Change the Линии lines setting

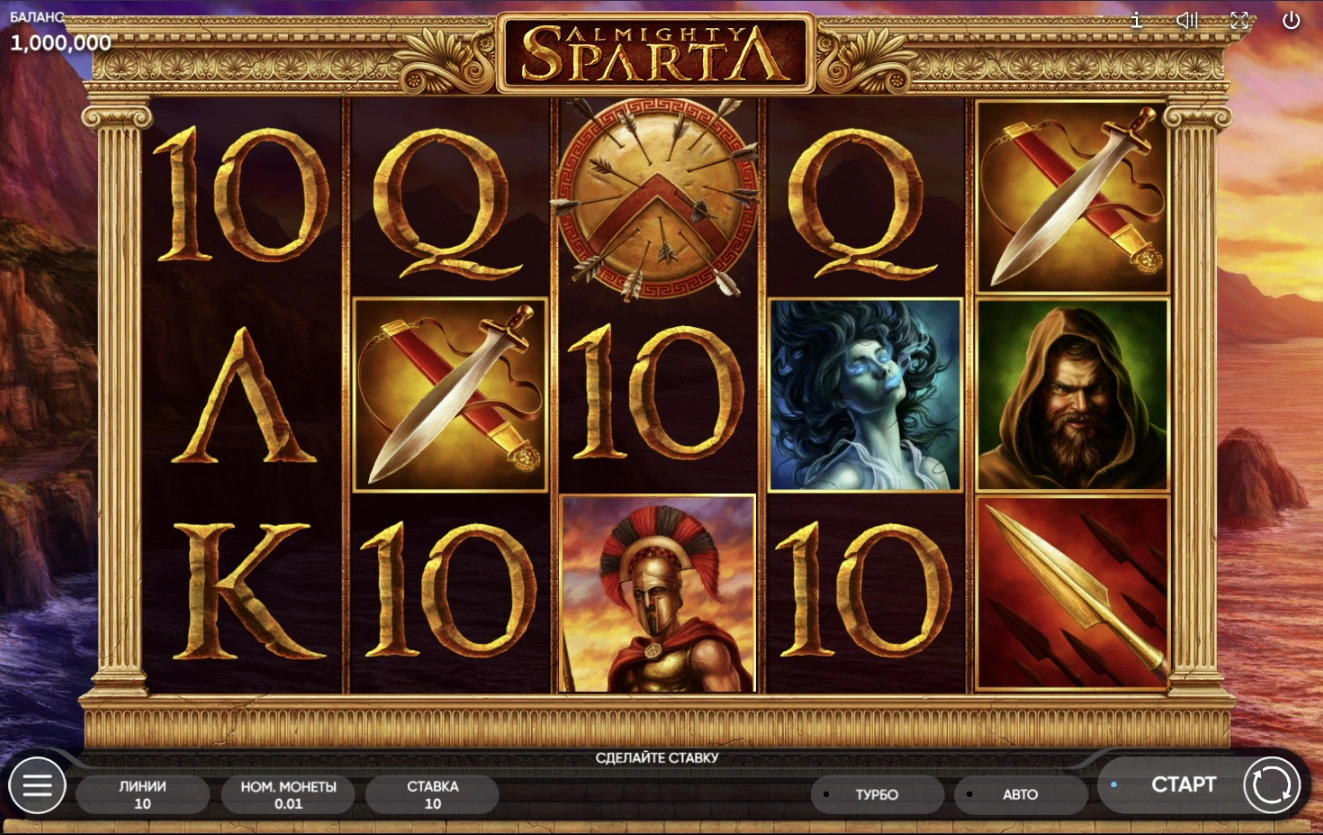pyautogui.click(x=142, y=794)
